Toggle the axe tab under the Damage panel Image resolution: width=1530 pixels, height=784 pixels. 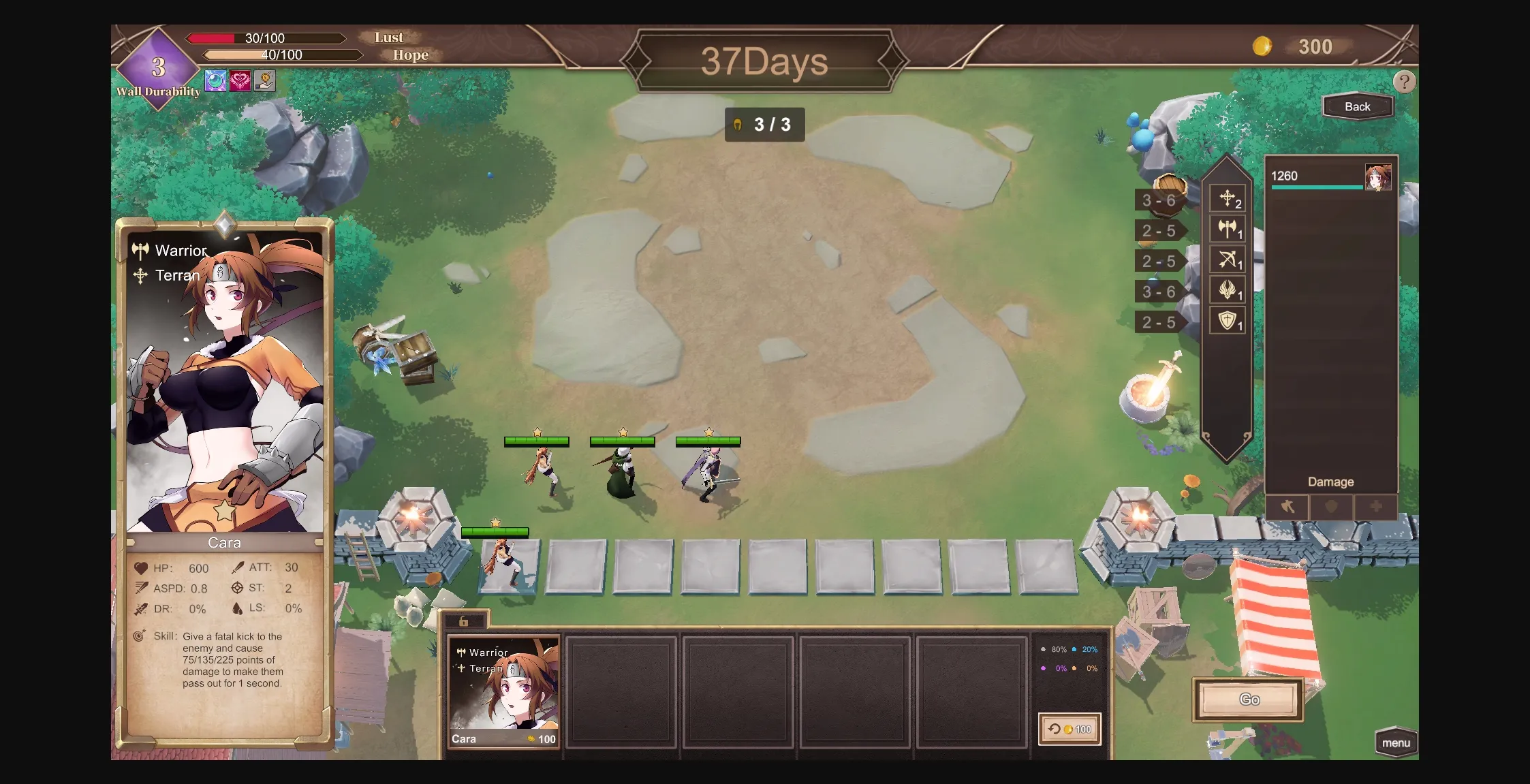[x=1286, y=507]
